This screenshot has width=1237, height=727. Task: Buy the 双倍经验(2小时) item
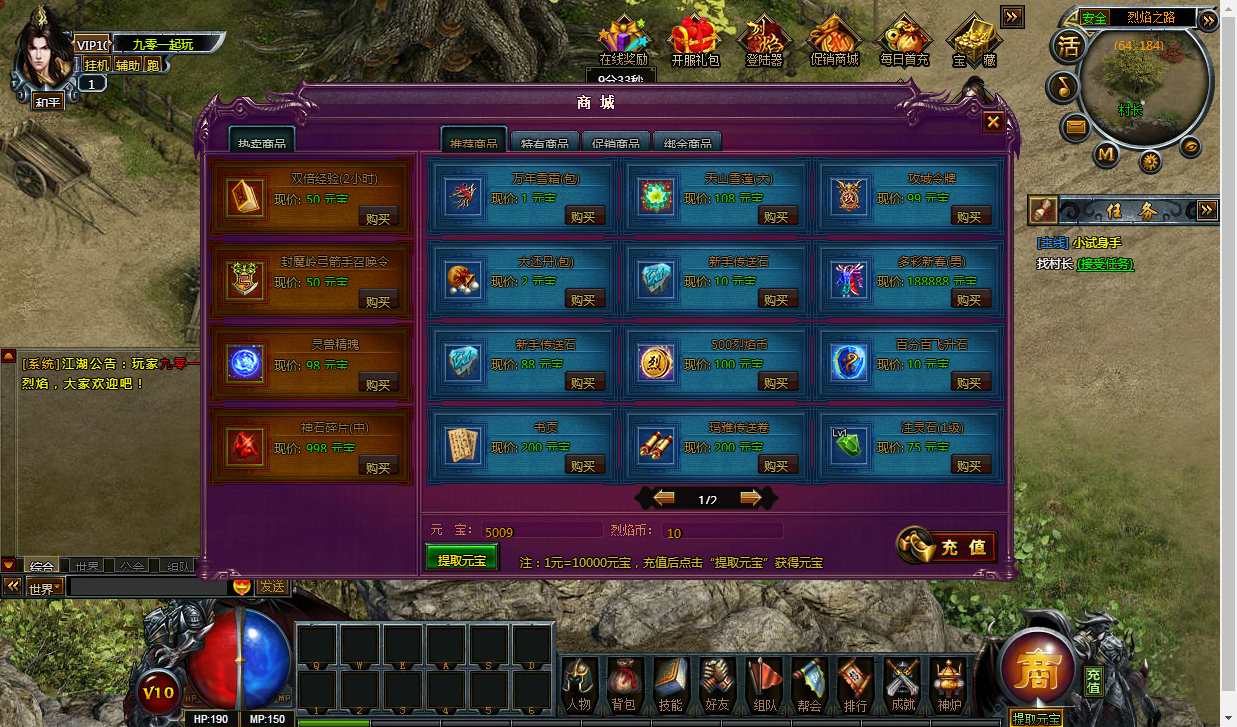378,217
